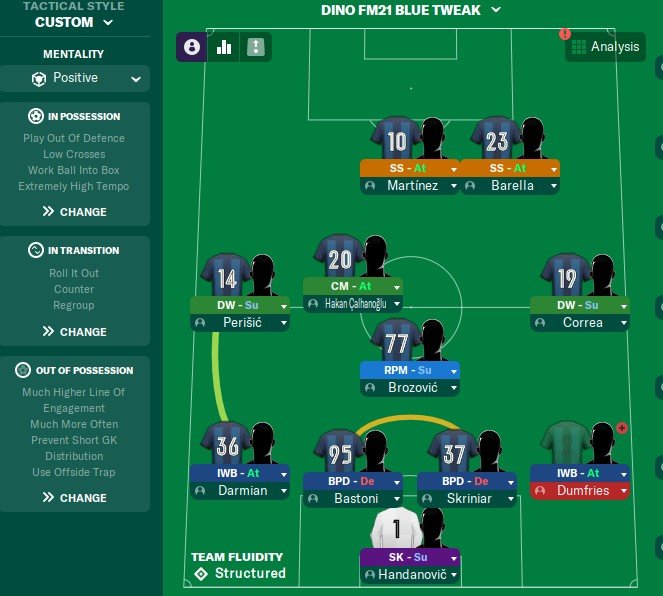Open Brozović's RPM role dropdown
This screenshot has width=663, height=596.
pyautogui.click(x=452, y=370)
